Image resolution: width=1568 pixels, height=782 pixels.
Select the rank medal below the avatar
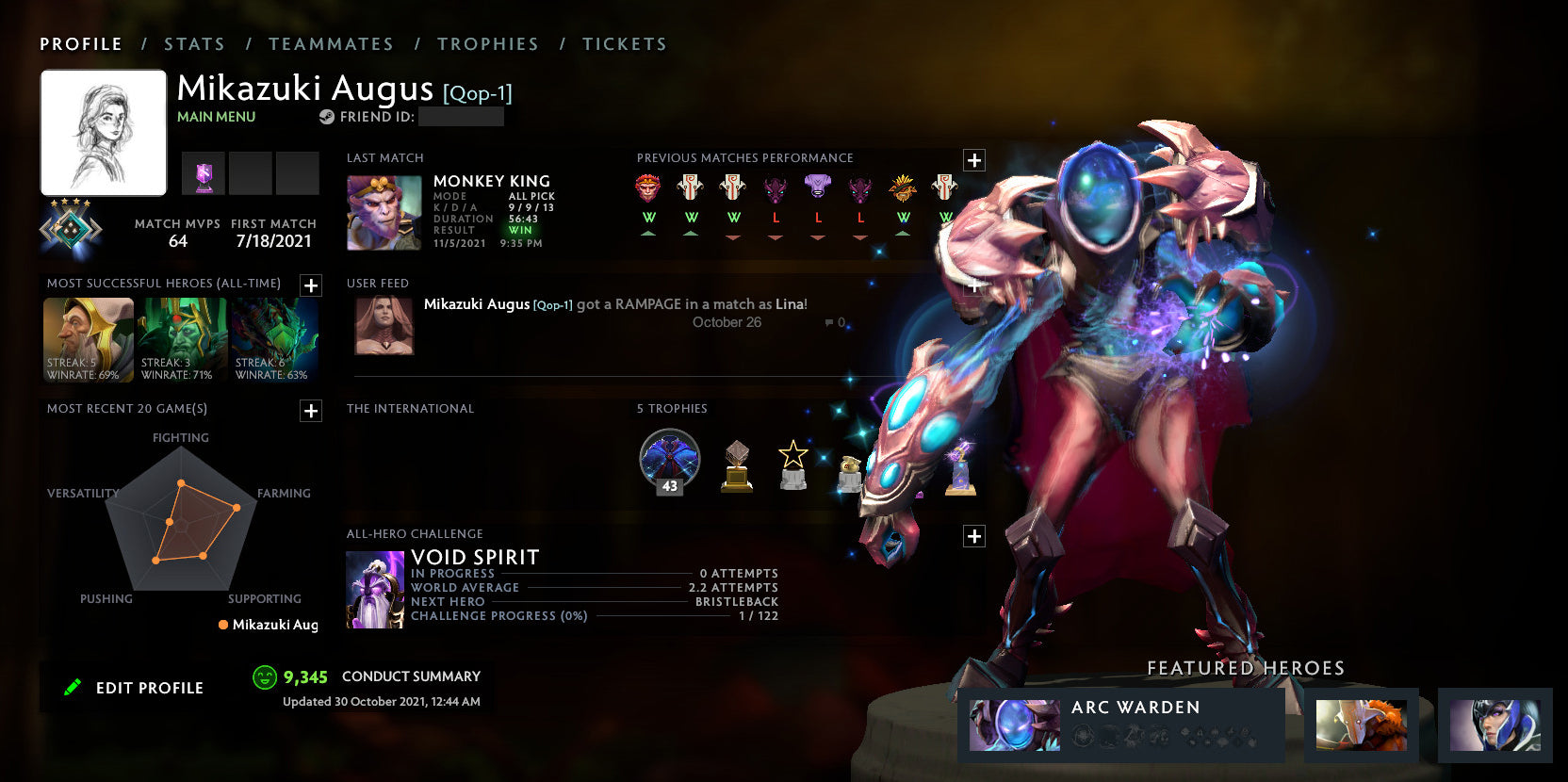[x=70, y=226]
